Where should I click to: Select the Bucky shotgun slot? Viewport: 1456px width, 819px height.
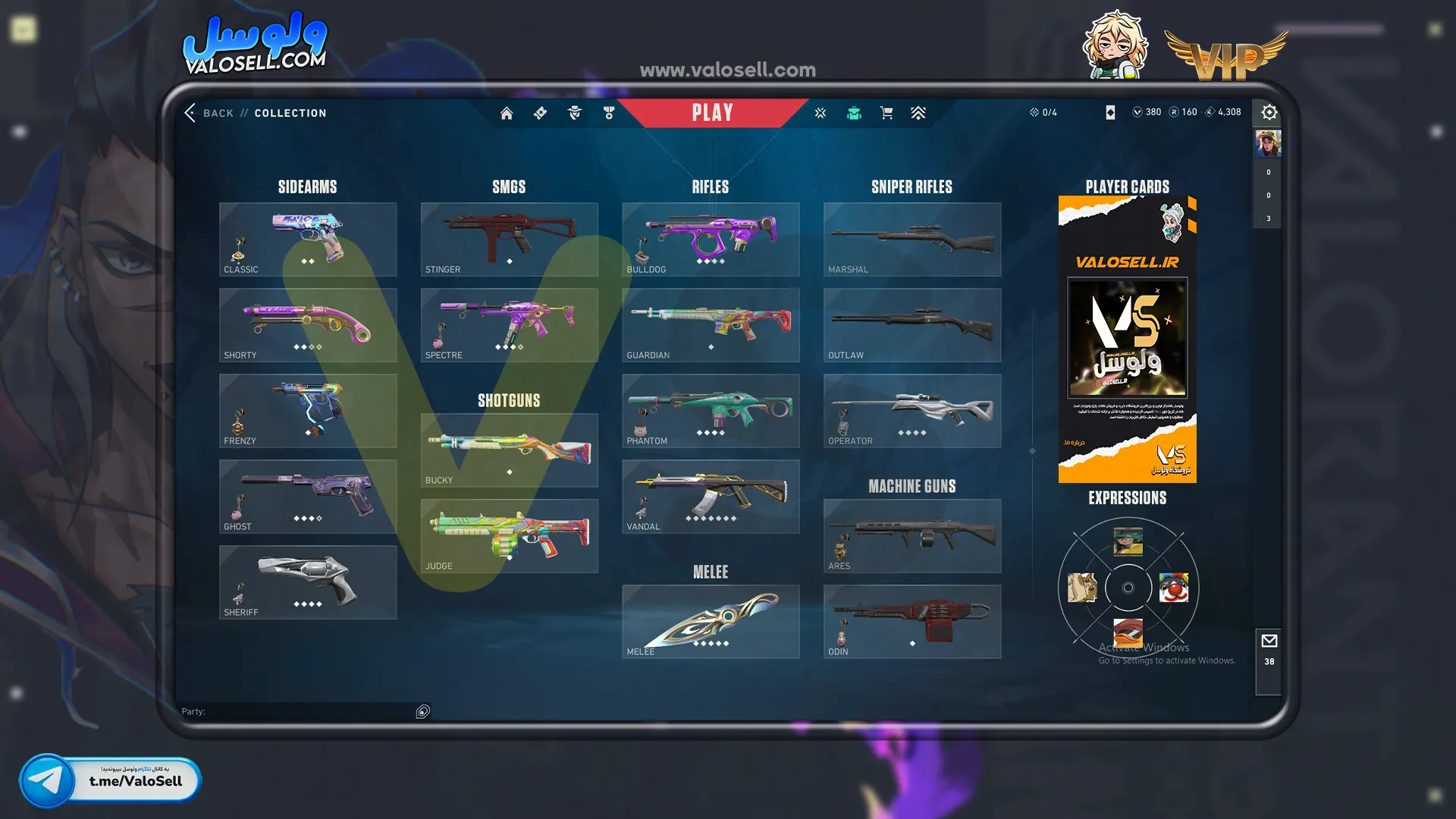click(x=509, y=450)
